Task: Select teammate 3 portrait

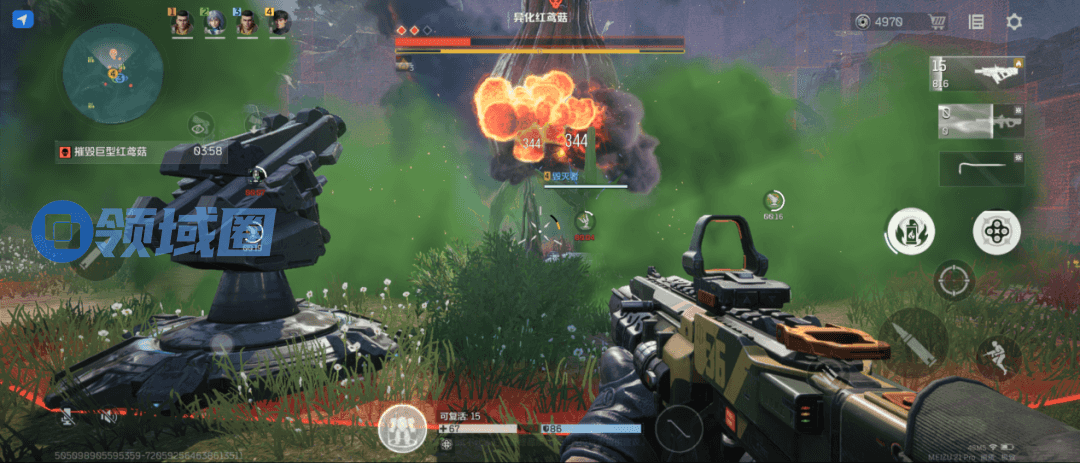Action: 247,23
